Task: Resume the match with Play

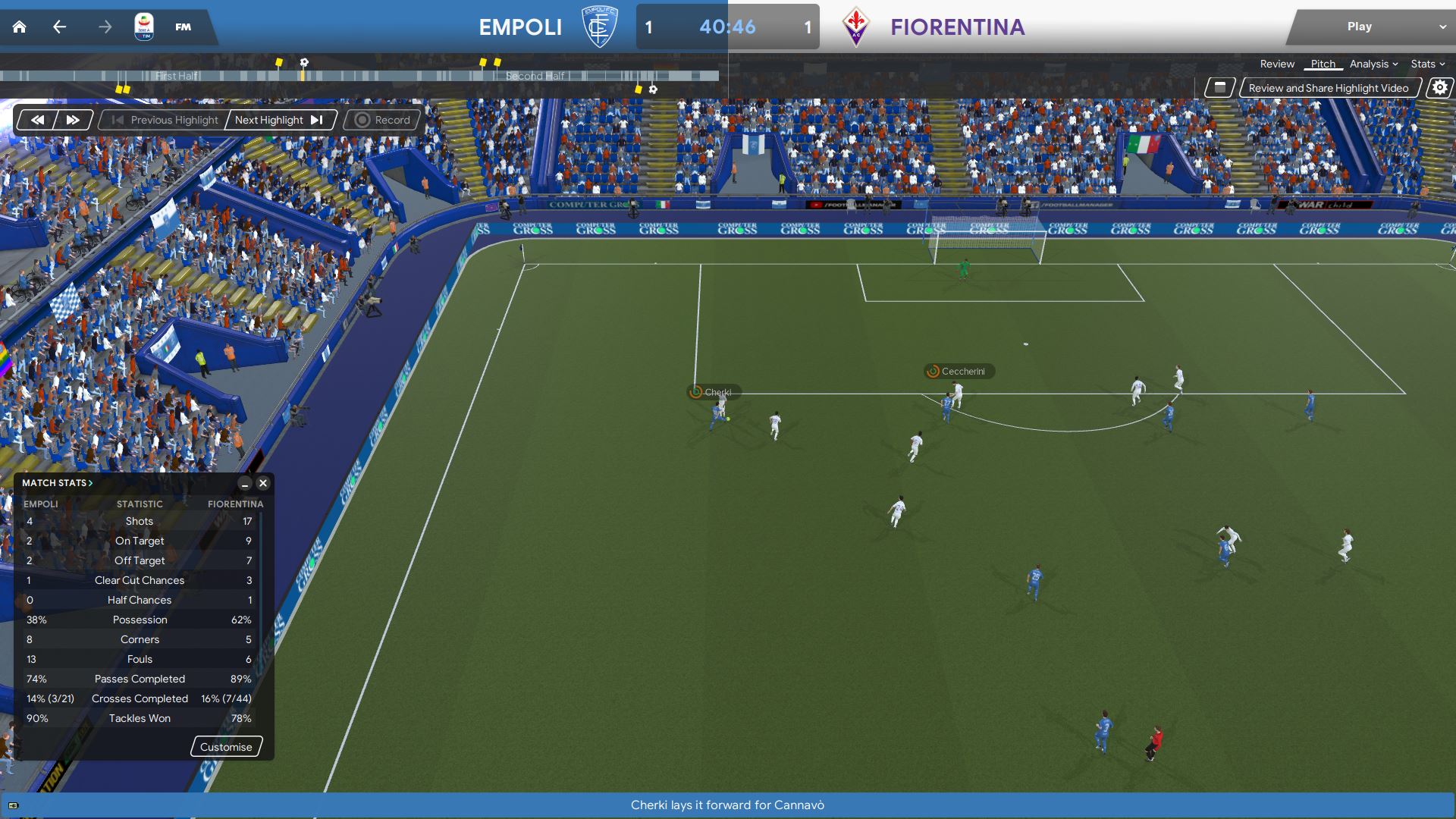Action: (1359, 27)
